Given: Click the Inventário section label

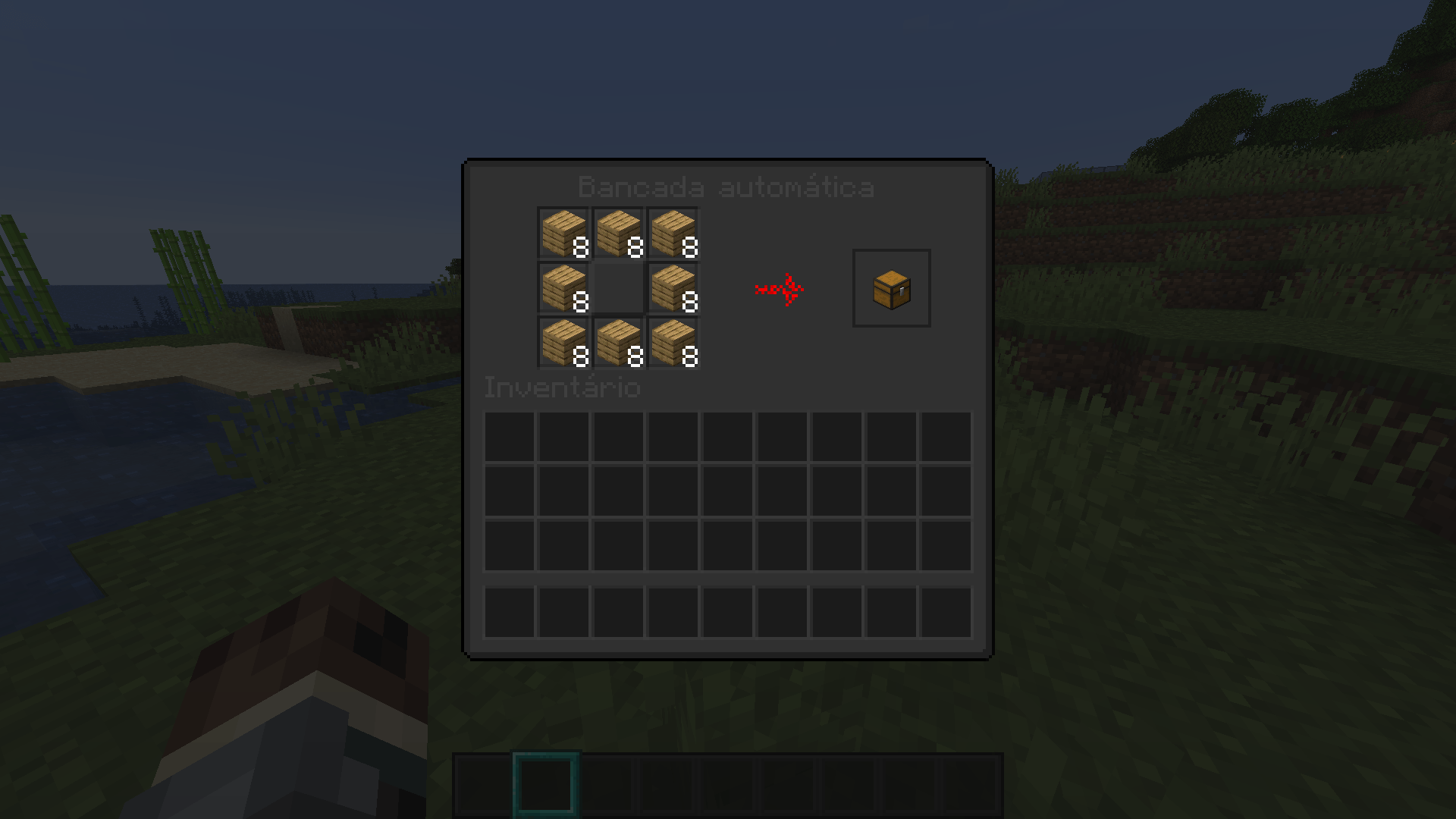Looking at the screenshot, I should [561, 388].
